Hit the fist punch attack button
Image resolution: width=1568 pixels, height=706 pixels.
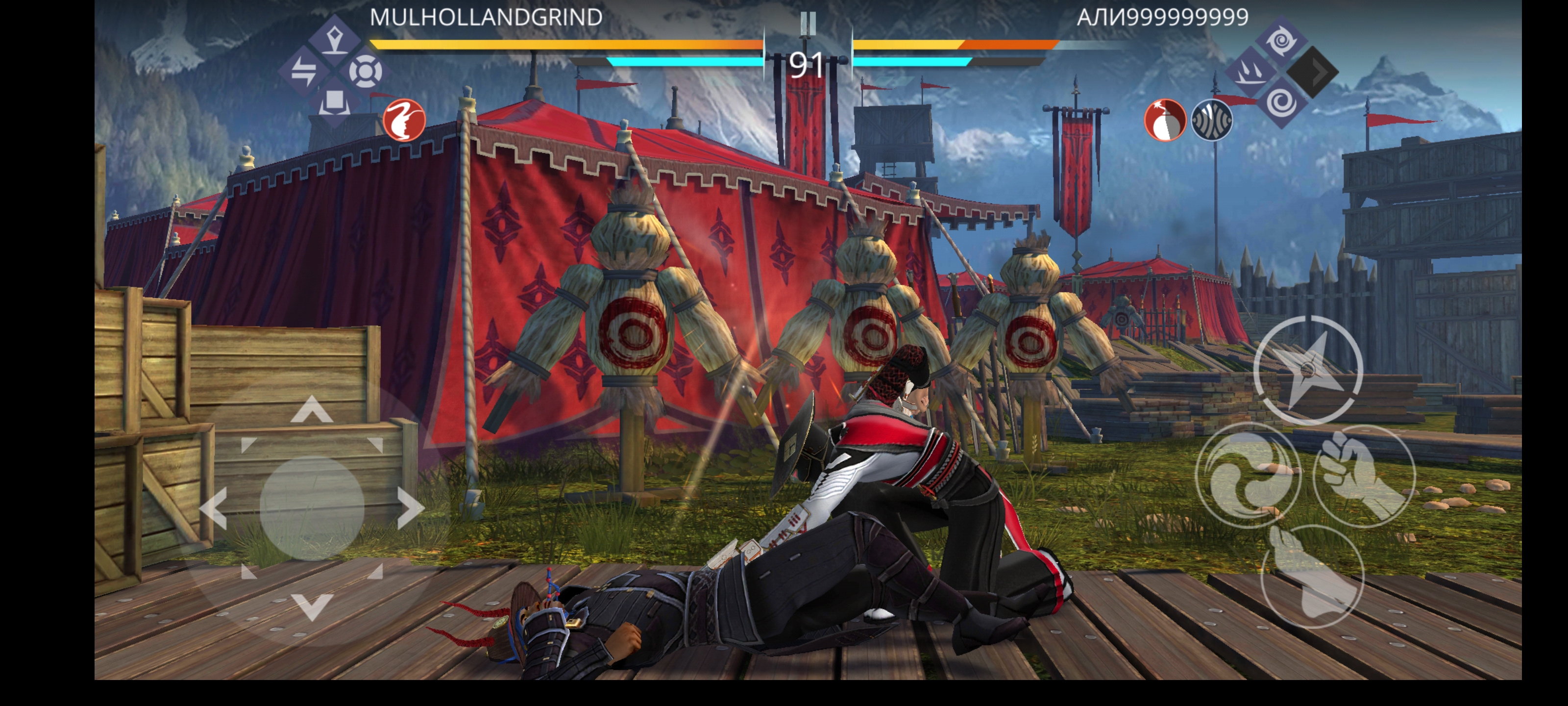1364,475
